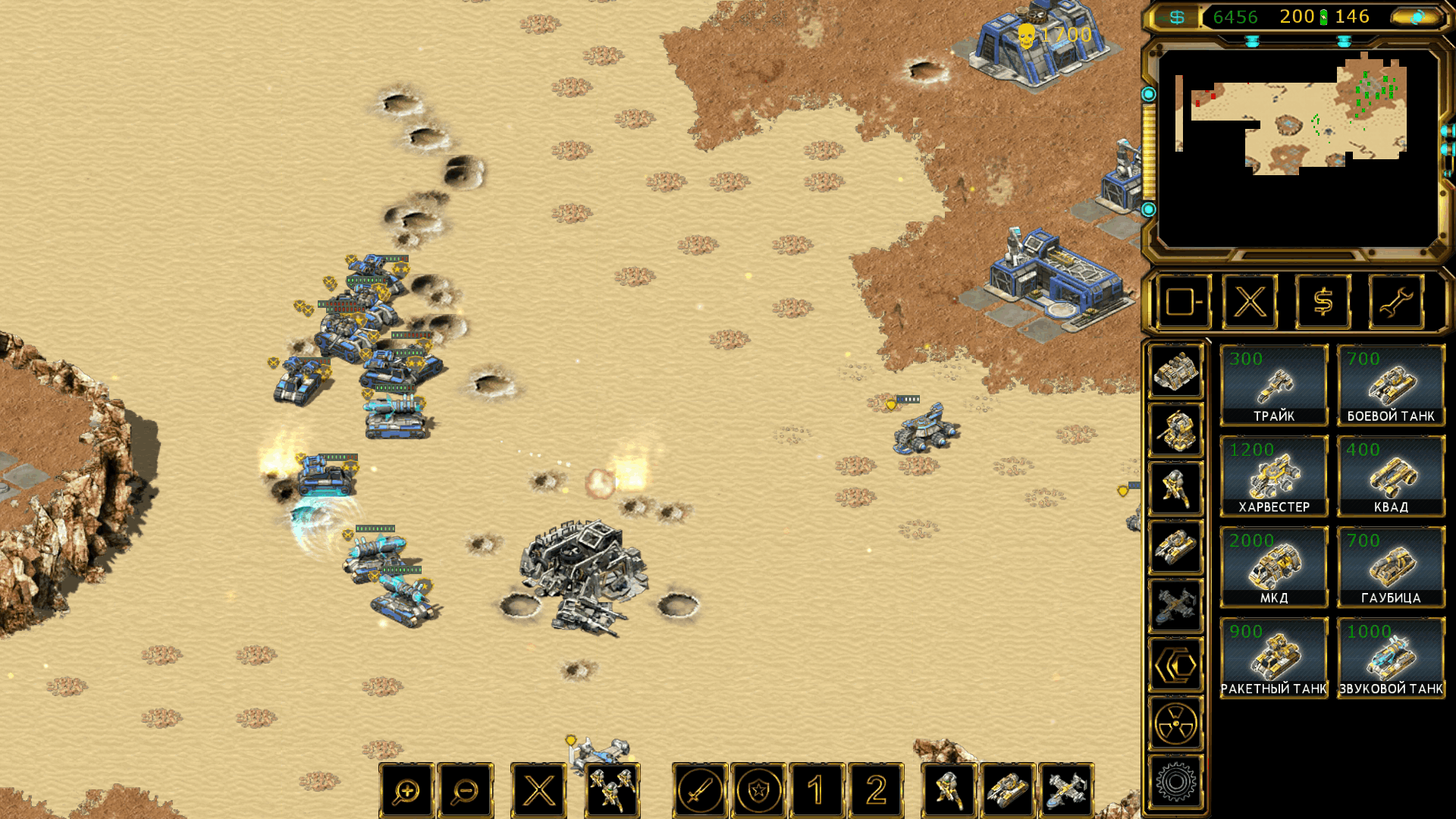Zoom out with the minus magnifier
1456x819 pixels.
[465, 791]
